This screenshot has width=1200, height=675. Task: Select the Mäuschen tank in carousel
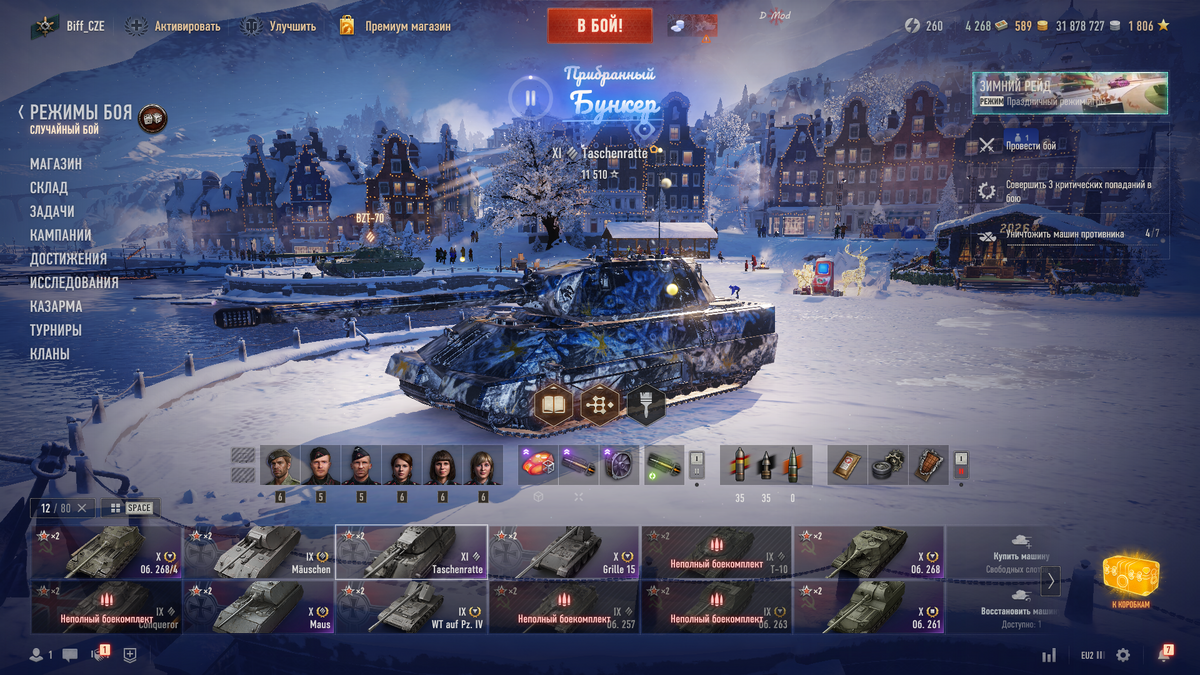pos(258,552)
